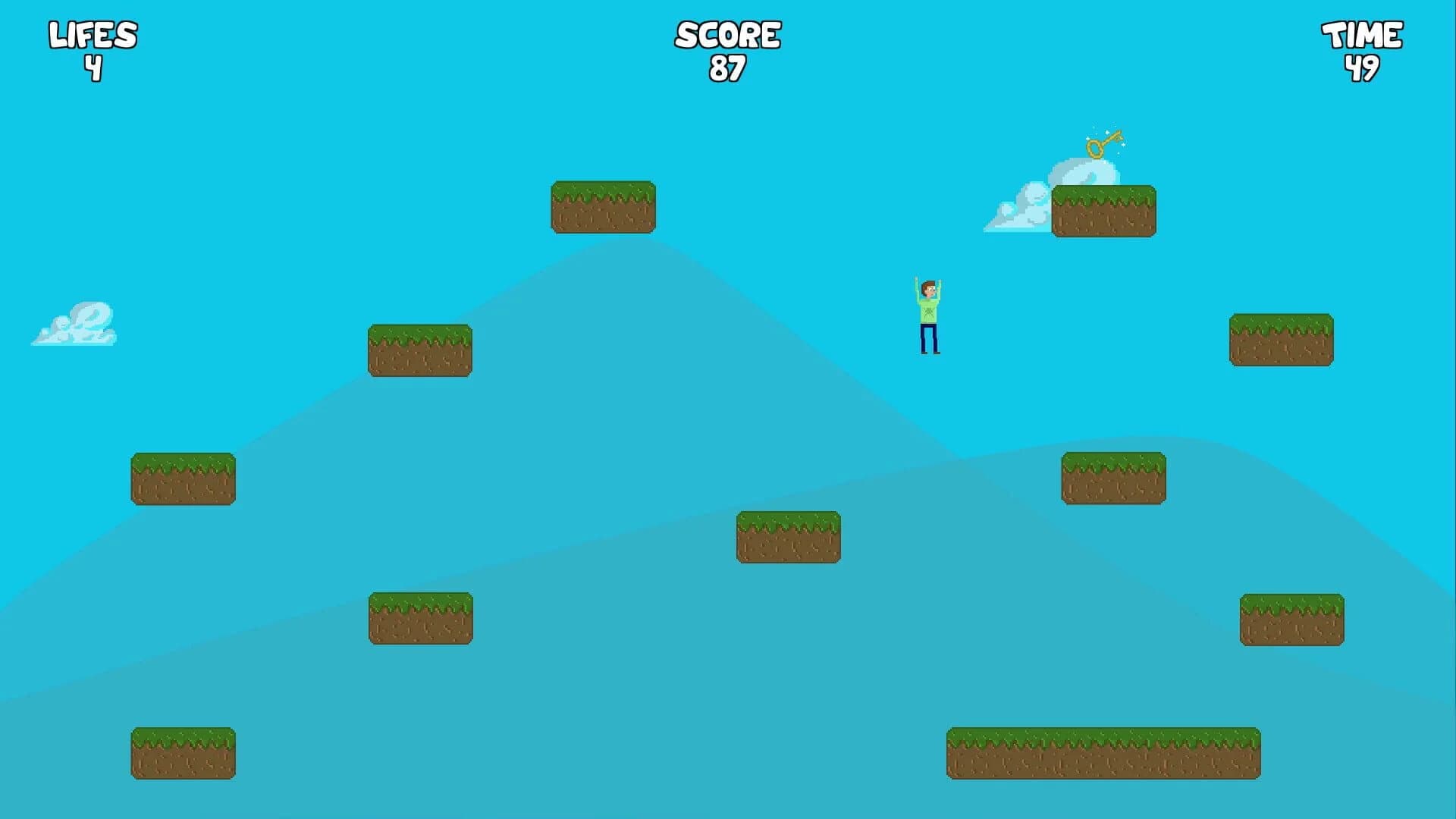Click the LIFES heading text

point(91,33)
